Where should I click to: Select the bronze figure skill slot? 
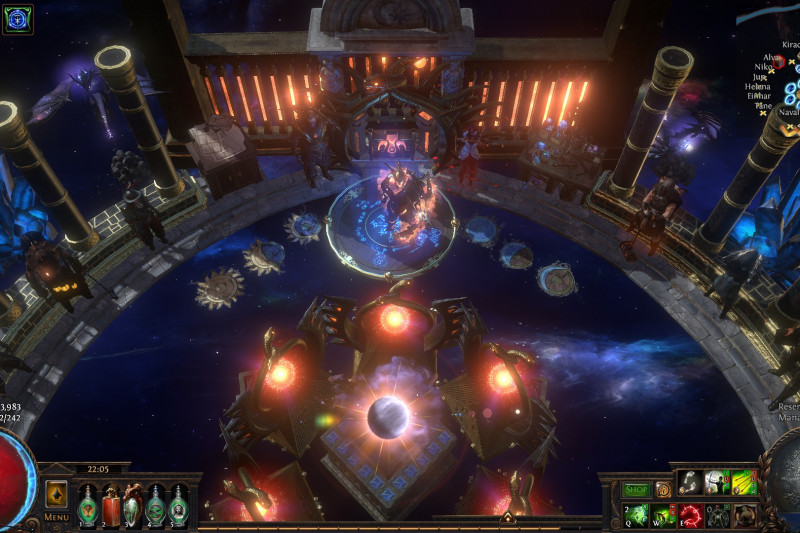743,515
